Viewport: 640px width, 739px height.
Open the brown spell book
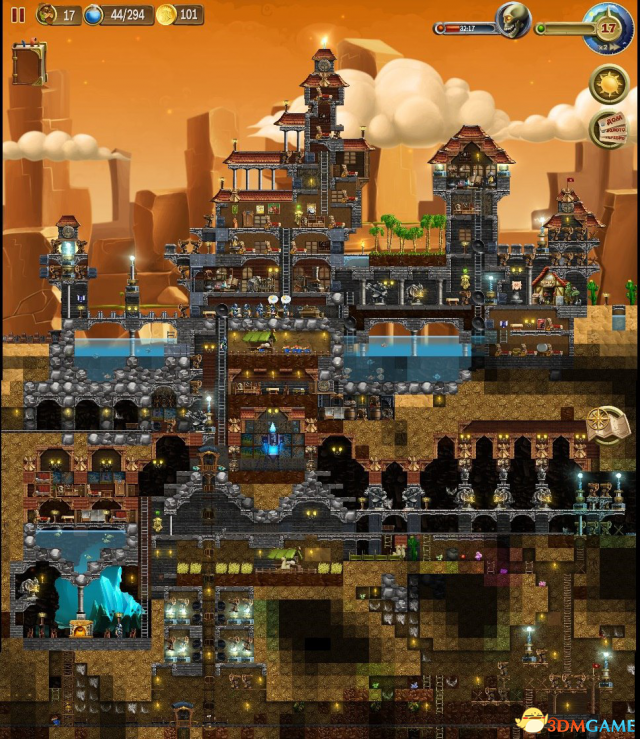click(29, 64)
